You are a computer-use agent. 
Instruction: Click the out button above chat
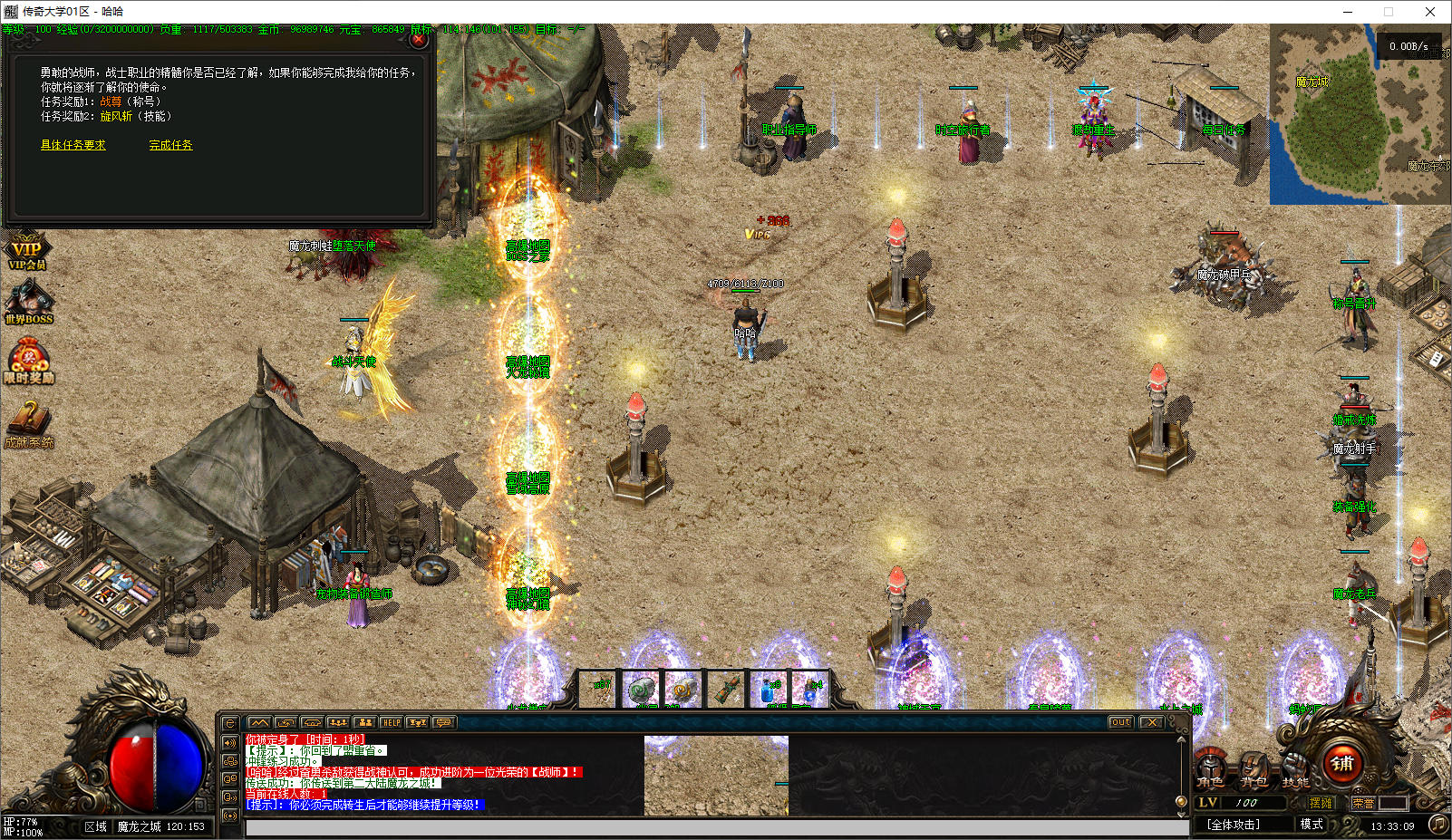coord(1120,722)
